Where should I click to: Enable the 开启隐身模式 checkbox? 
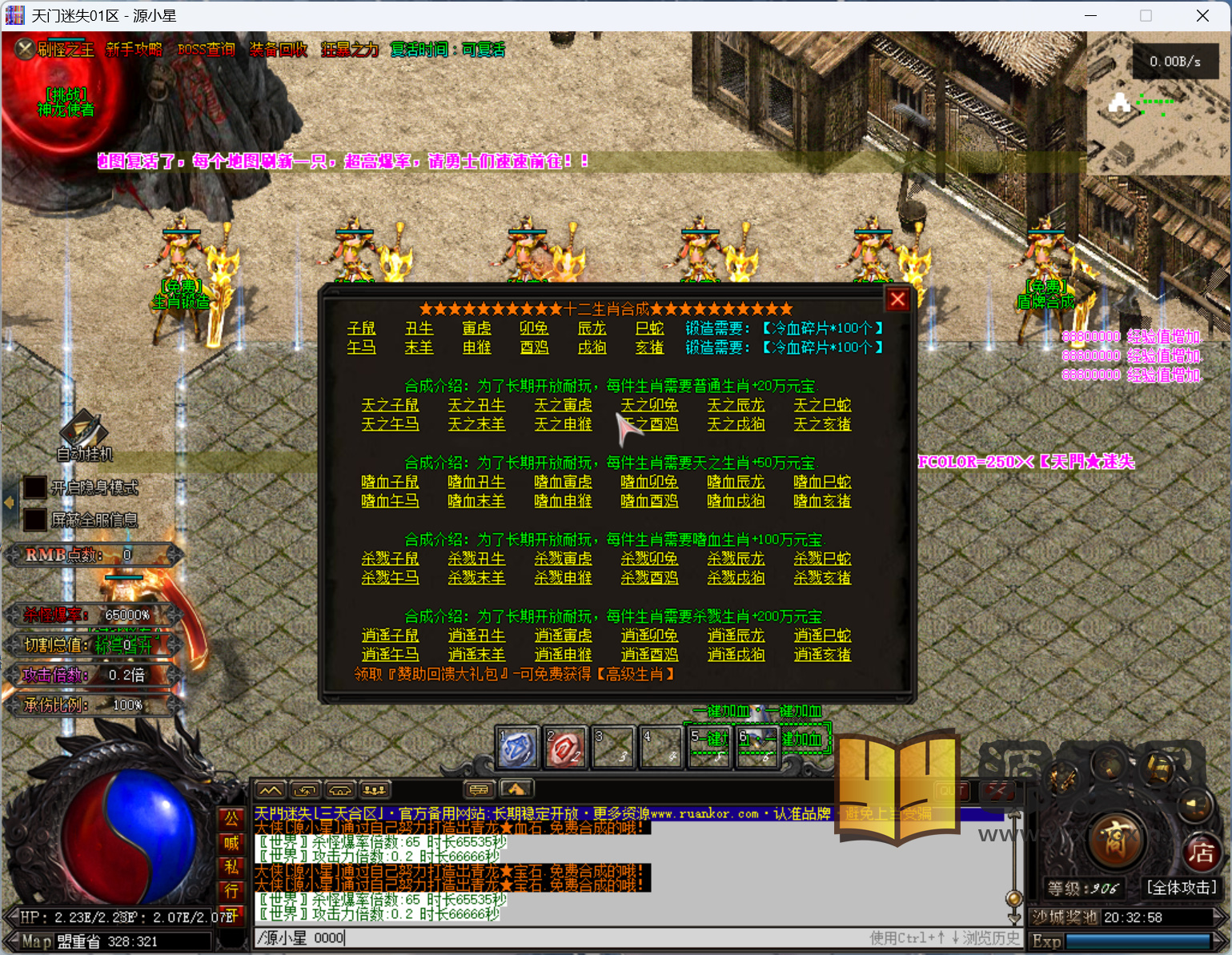pyautogui.click(x=34, y=488)
